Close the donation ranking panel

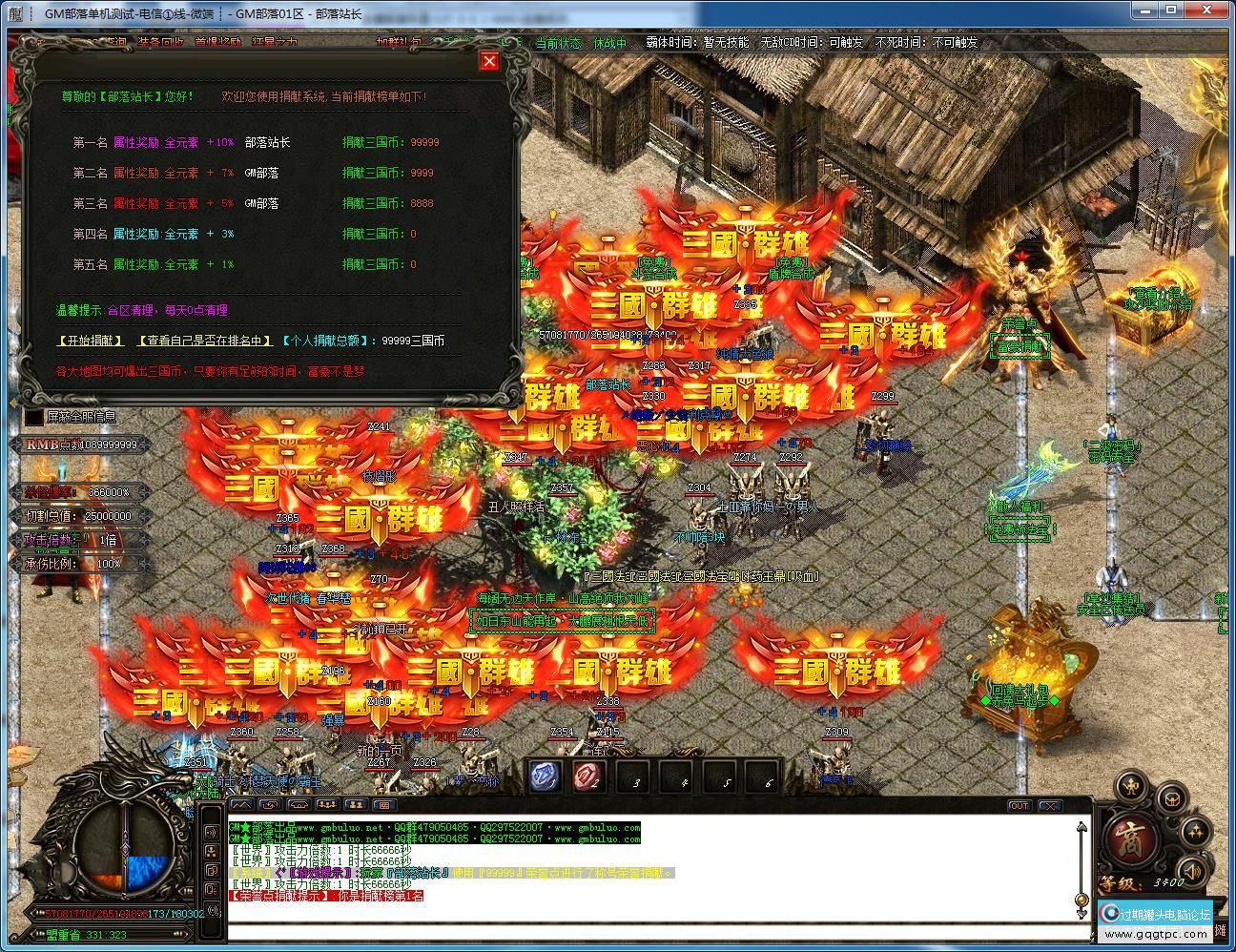pos(489,61)
